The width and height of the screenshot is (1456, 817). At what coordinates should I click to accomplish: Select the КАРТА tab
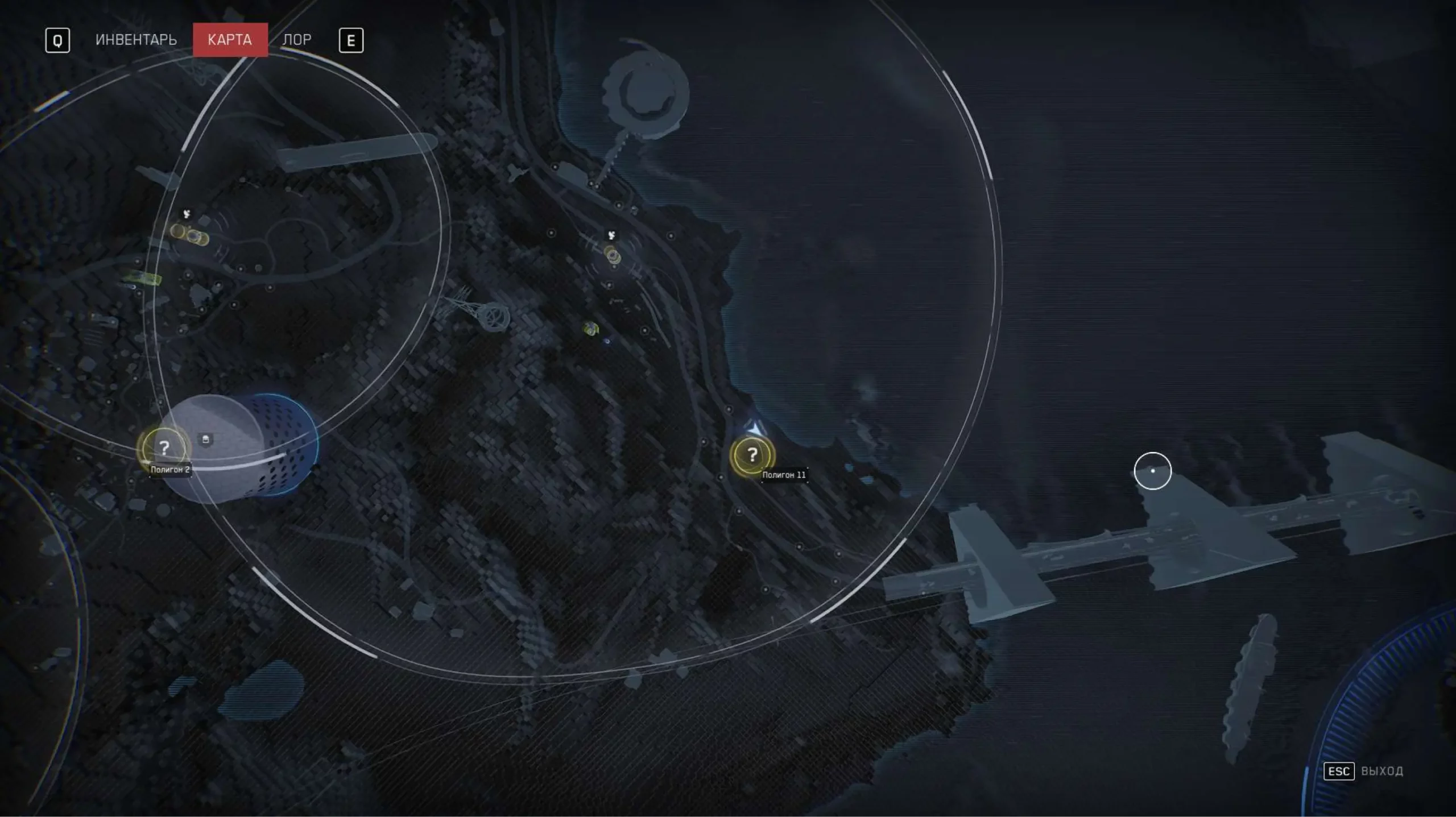coord(230,40)
